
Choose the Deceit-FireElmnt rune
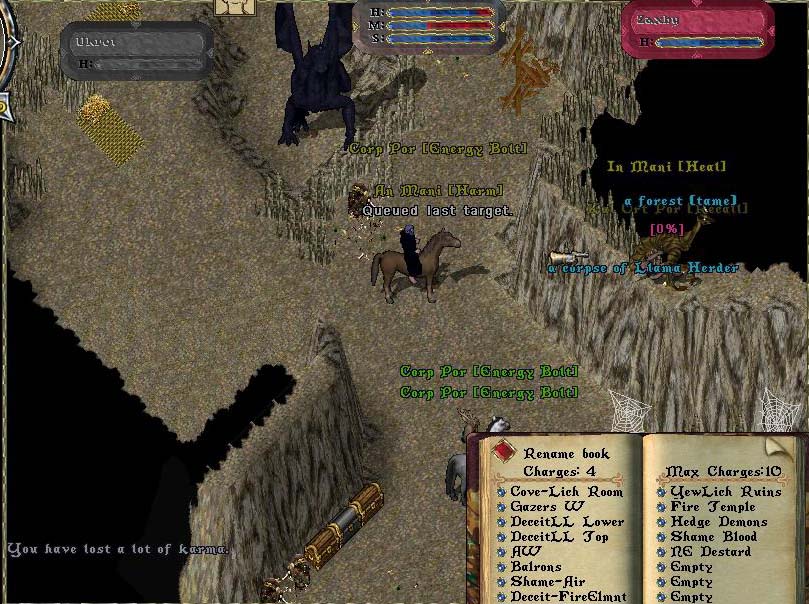(568, 597)
